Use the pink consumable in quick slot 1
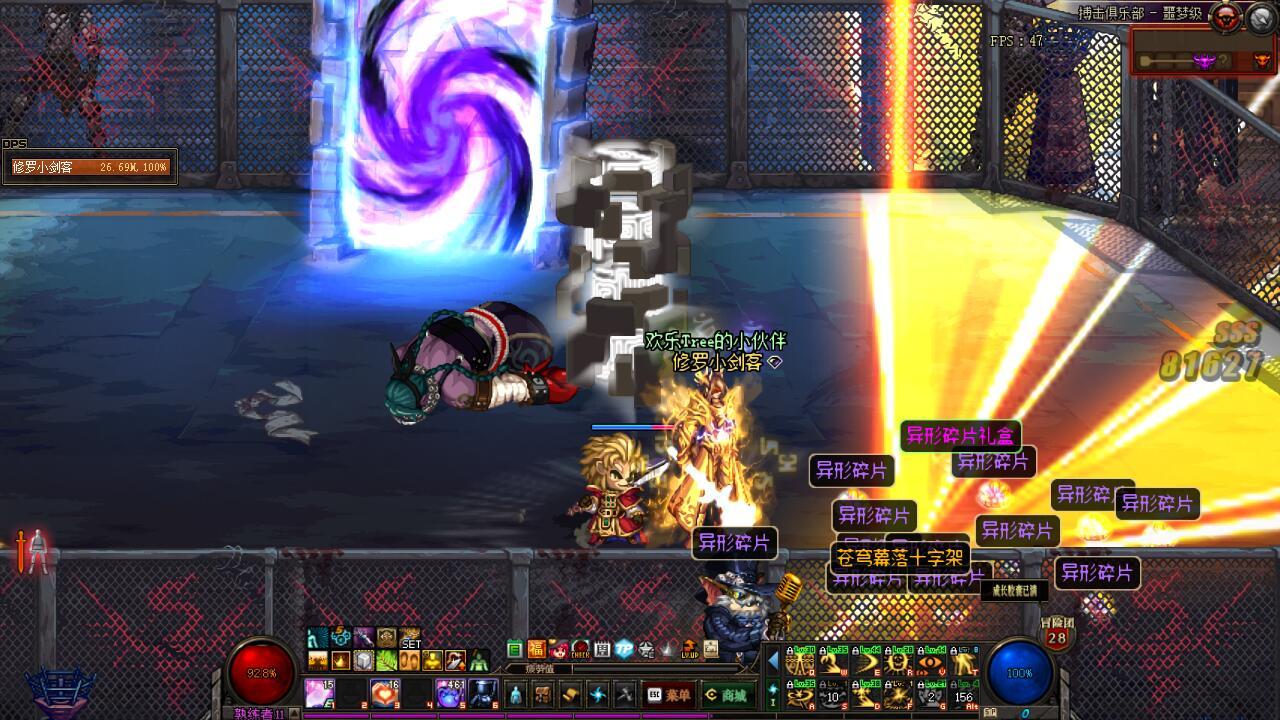 [319, 692]
